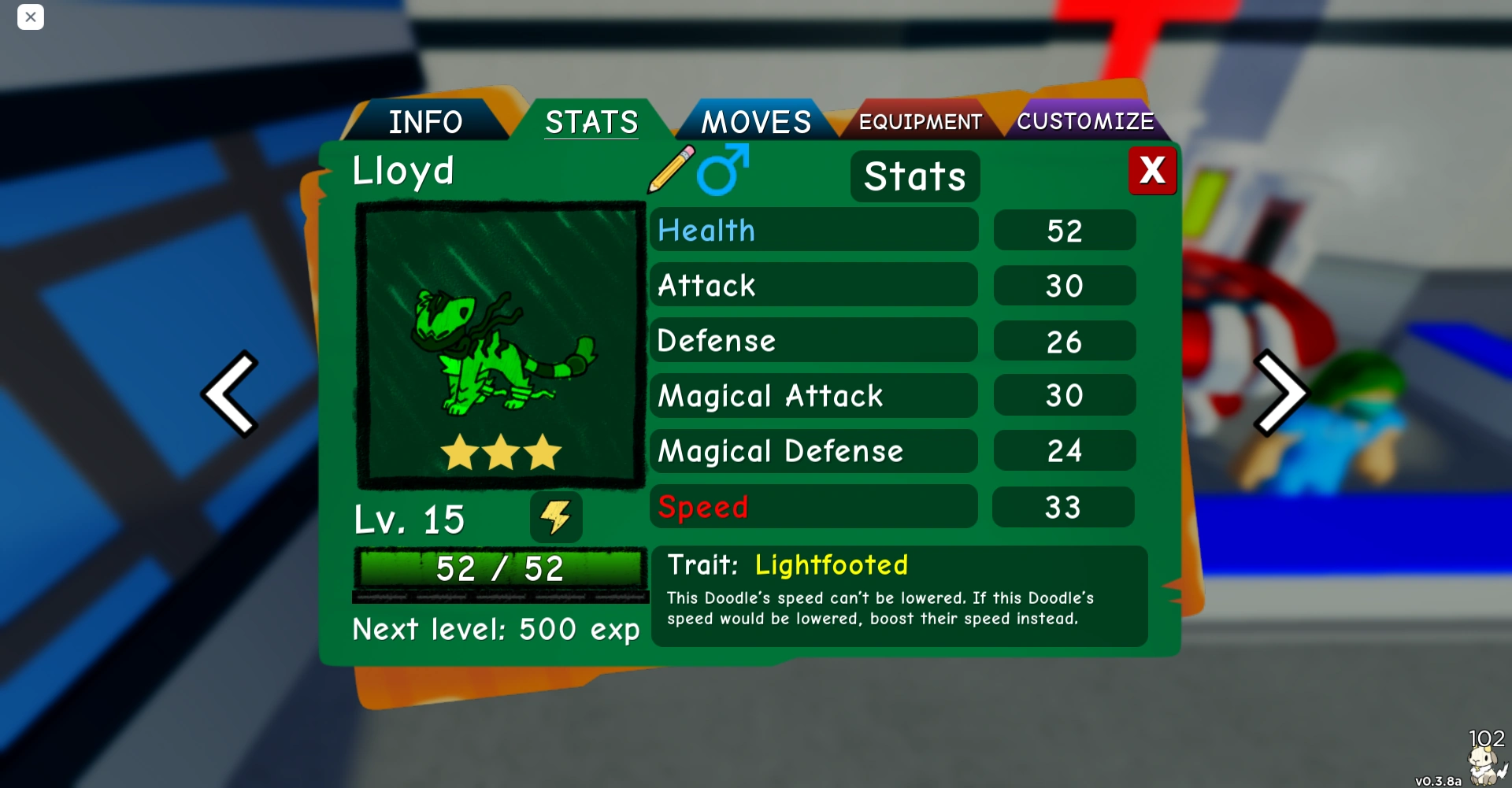Switch to the MOVES tab
Screen dimensions: 1512x788
(756, 120)
